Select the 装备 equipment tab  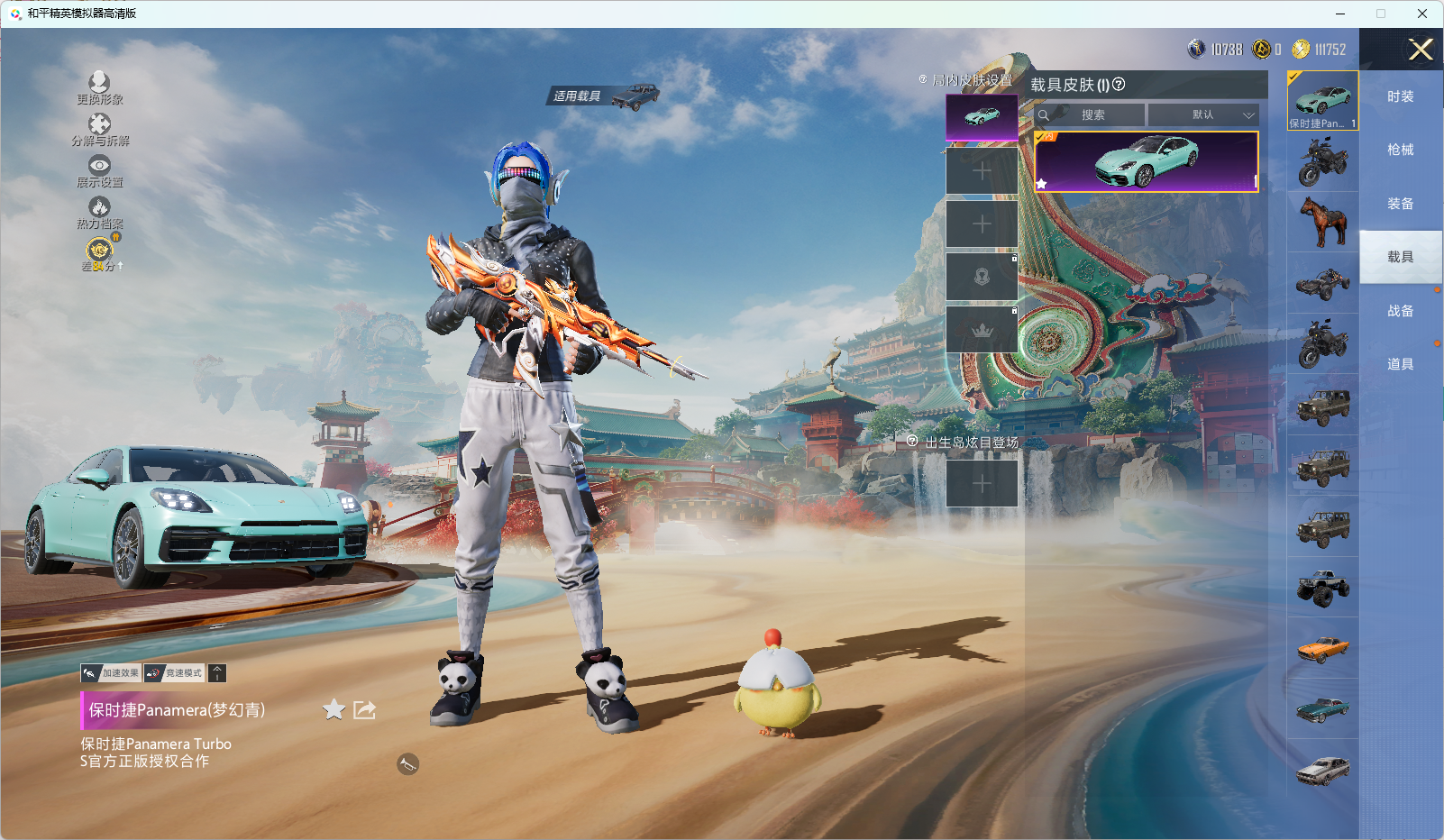pyautogui.click(x=1400, y=204)
